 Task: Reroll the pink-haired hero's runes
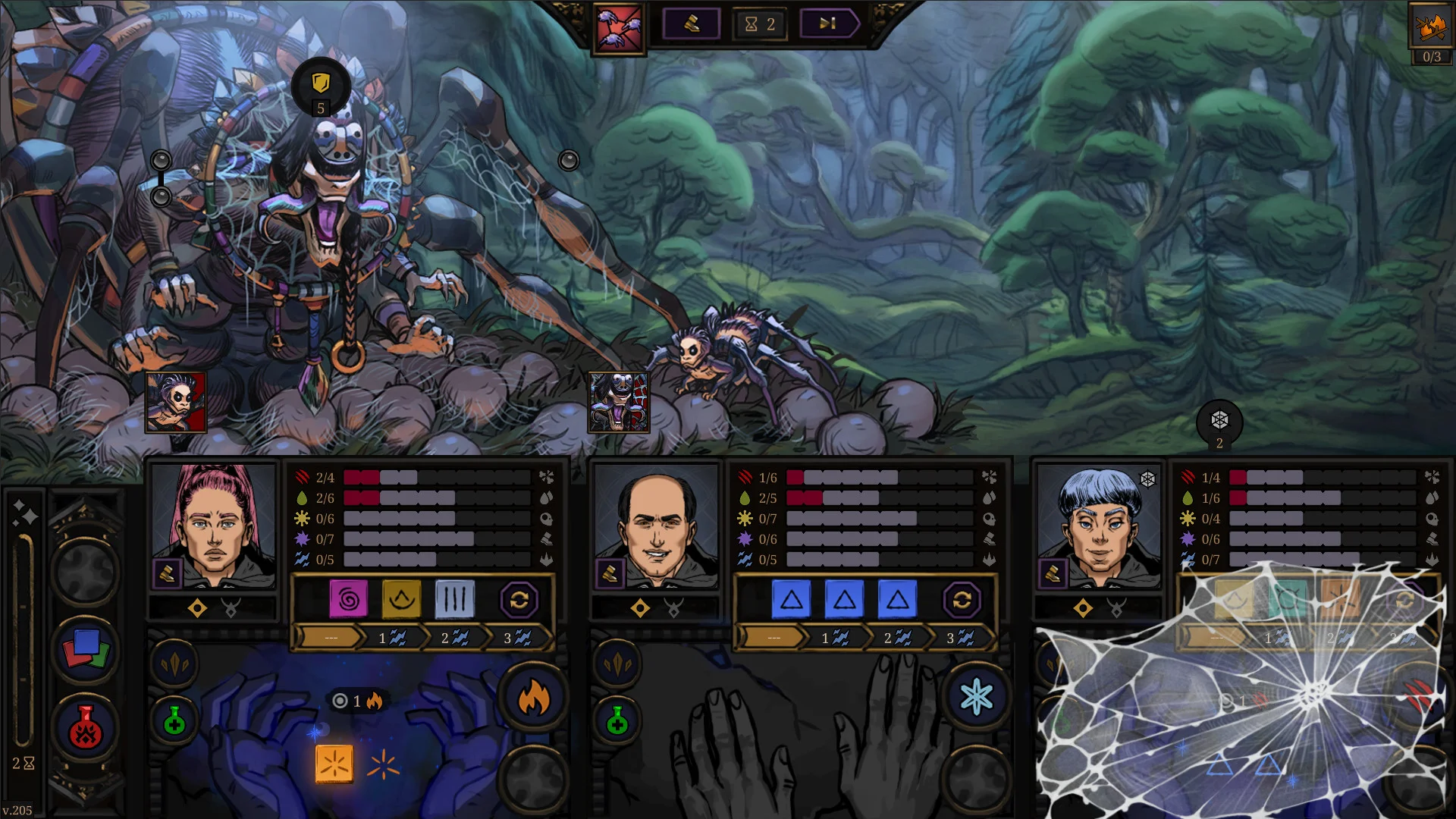click(x=519, y=601)
